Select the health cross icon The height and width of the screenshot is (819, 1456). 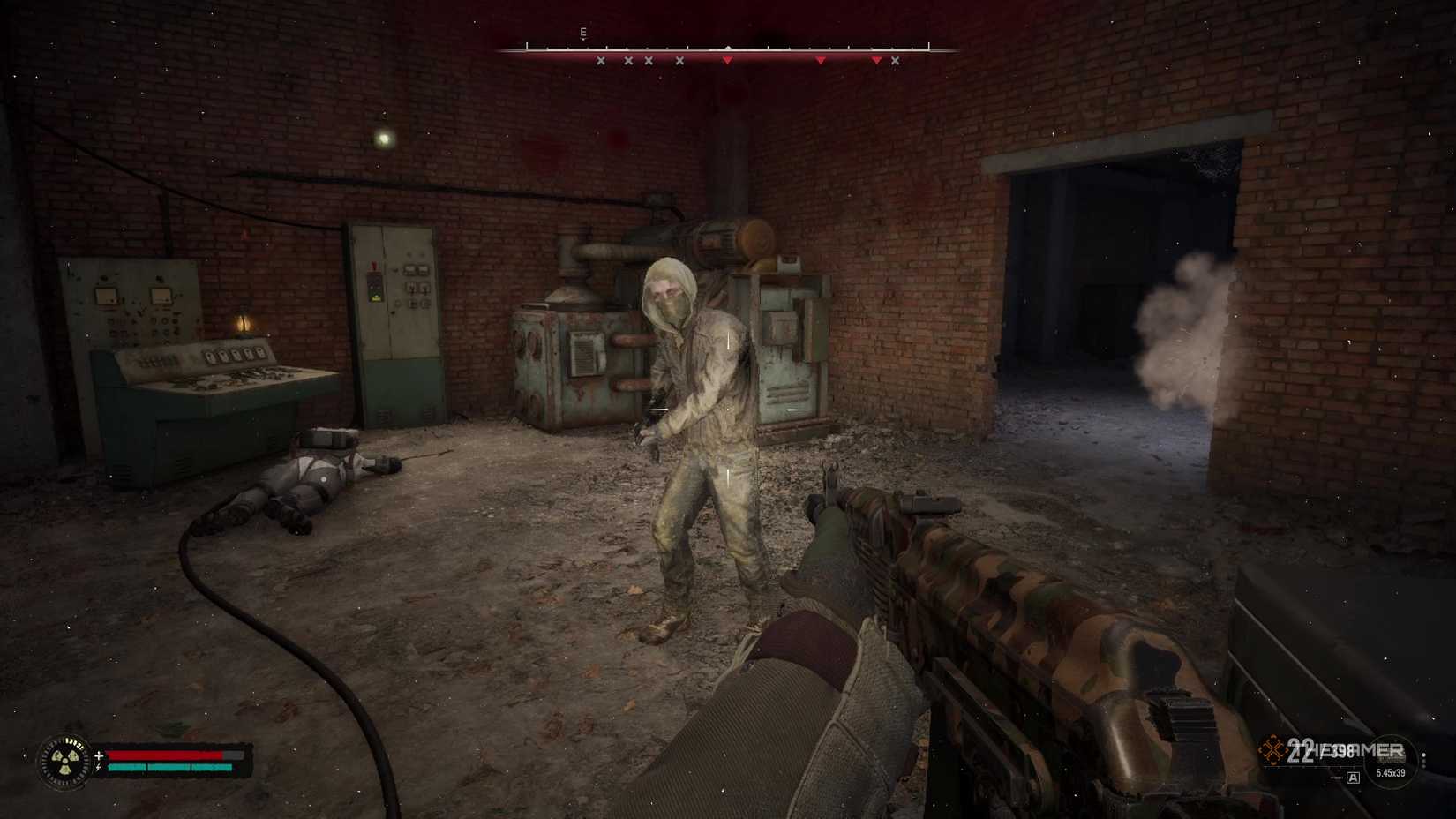(99, 755)
